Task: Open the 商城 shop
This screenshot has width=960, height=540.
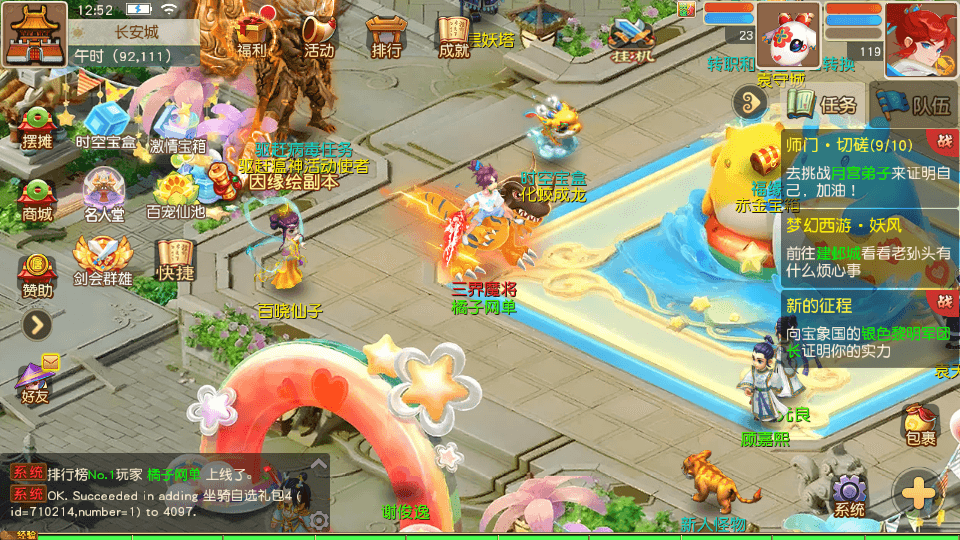Action: pyautogui.click(x=37, y=198)
